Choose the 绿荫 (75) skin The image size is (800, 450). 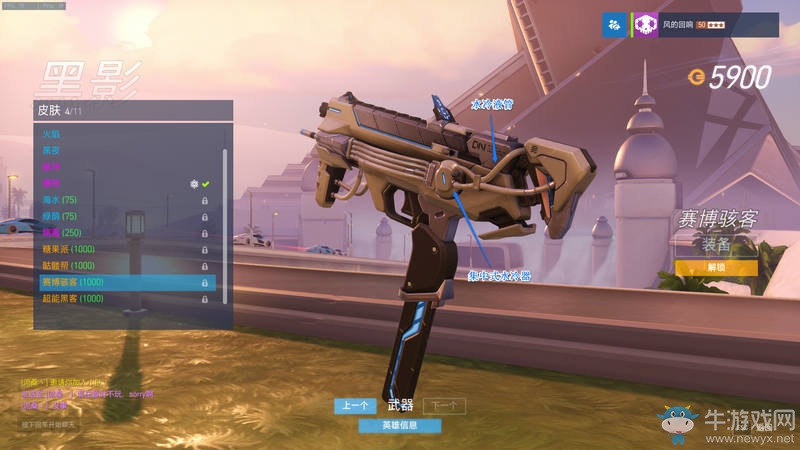click(58, 216)
